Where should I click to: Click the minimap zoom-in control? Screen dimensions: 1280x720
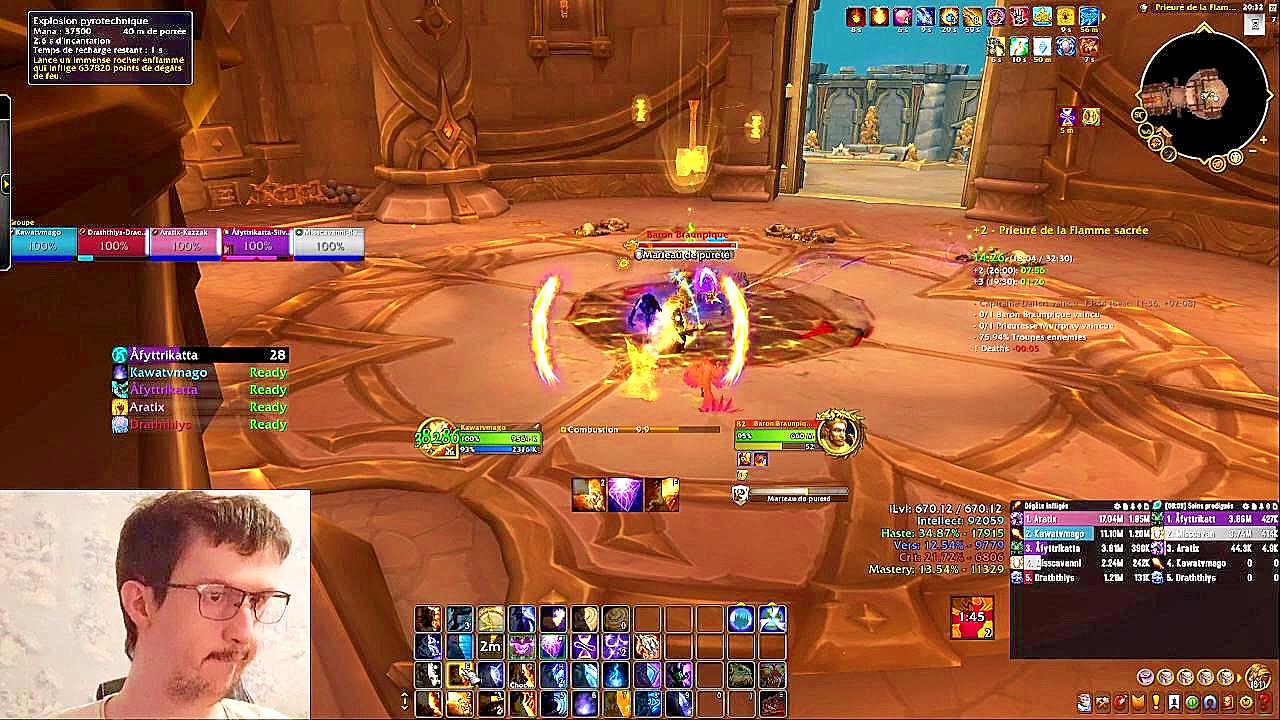(1264, 139)
